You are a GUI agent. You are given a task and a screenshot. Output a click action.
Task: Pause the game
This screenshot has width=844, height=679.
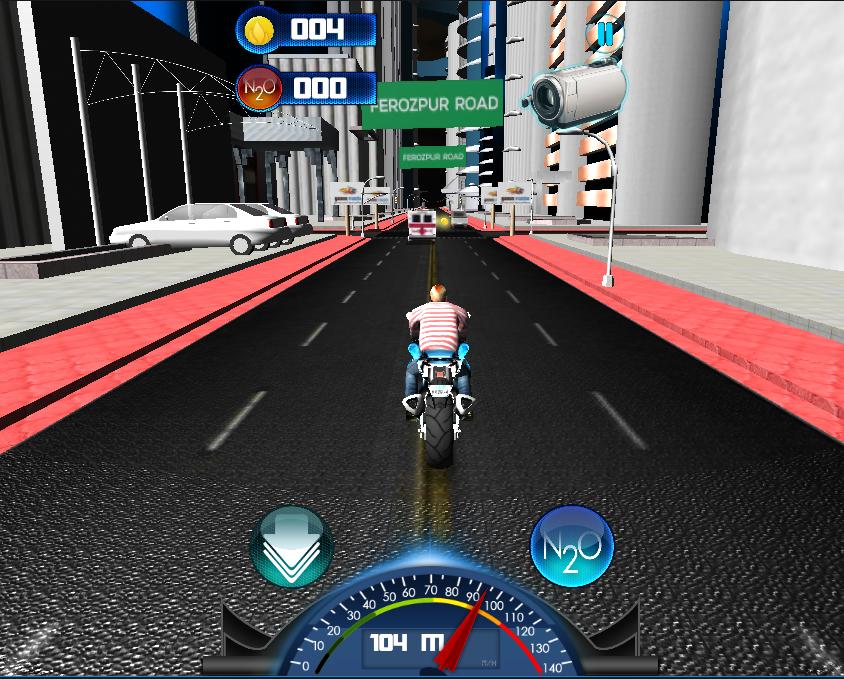604,34
